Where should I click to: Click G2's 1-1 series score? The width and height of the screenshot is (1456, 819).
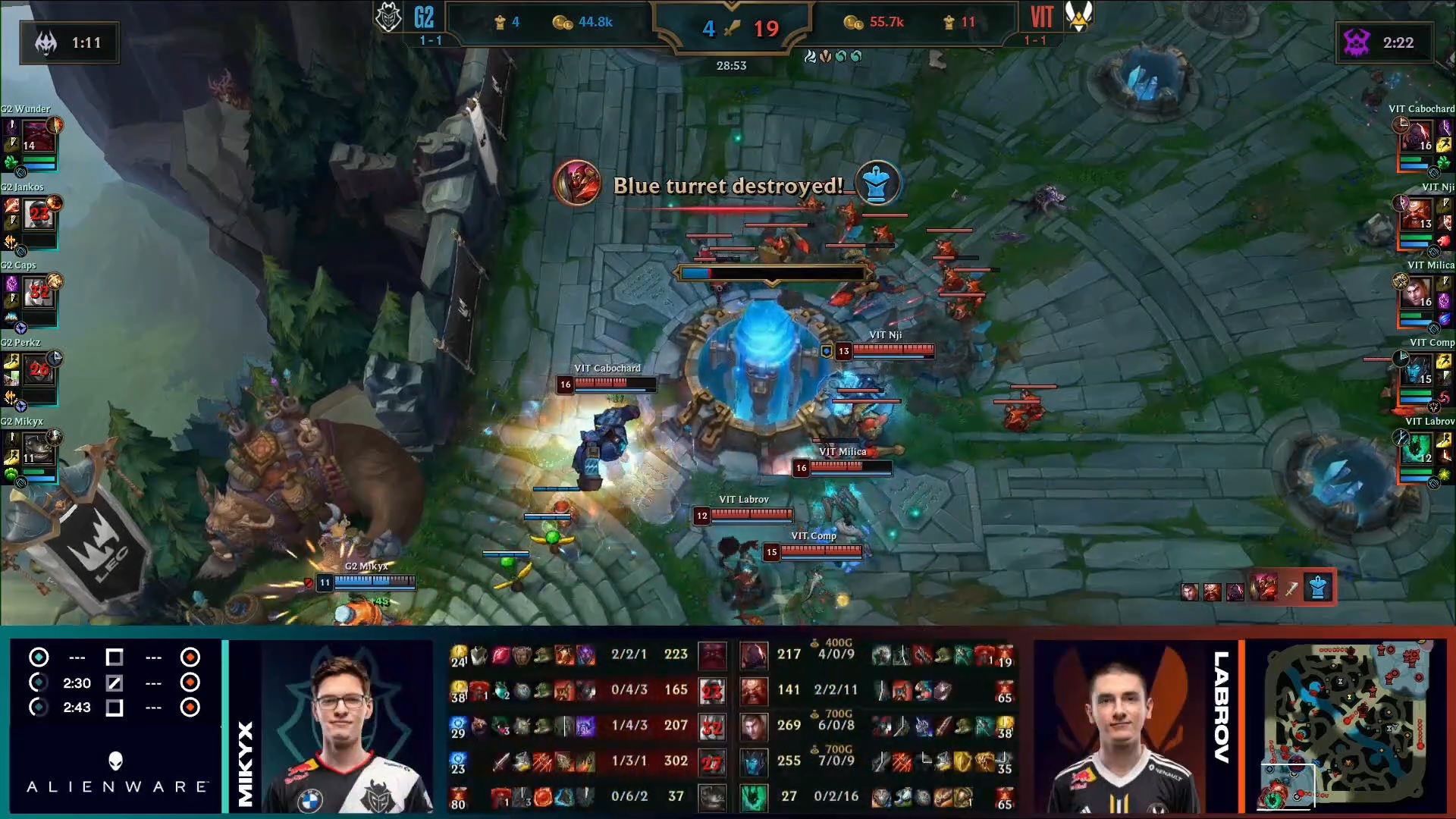coord(431,39)
